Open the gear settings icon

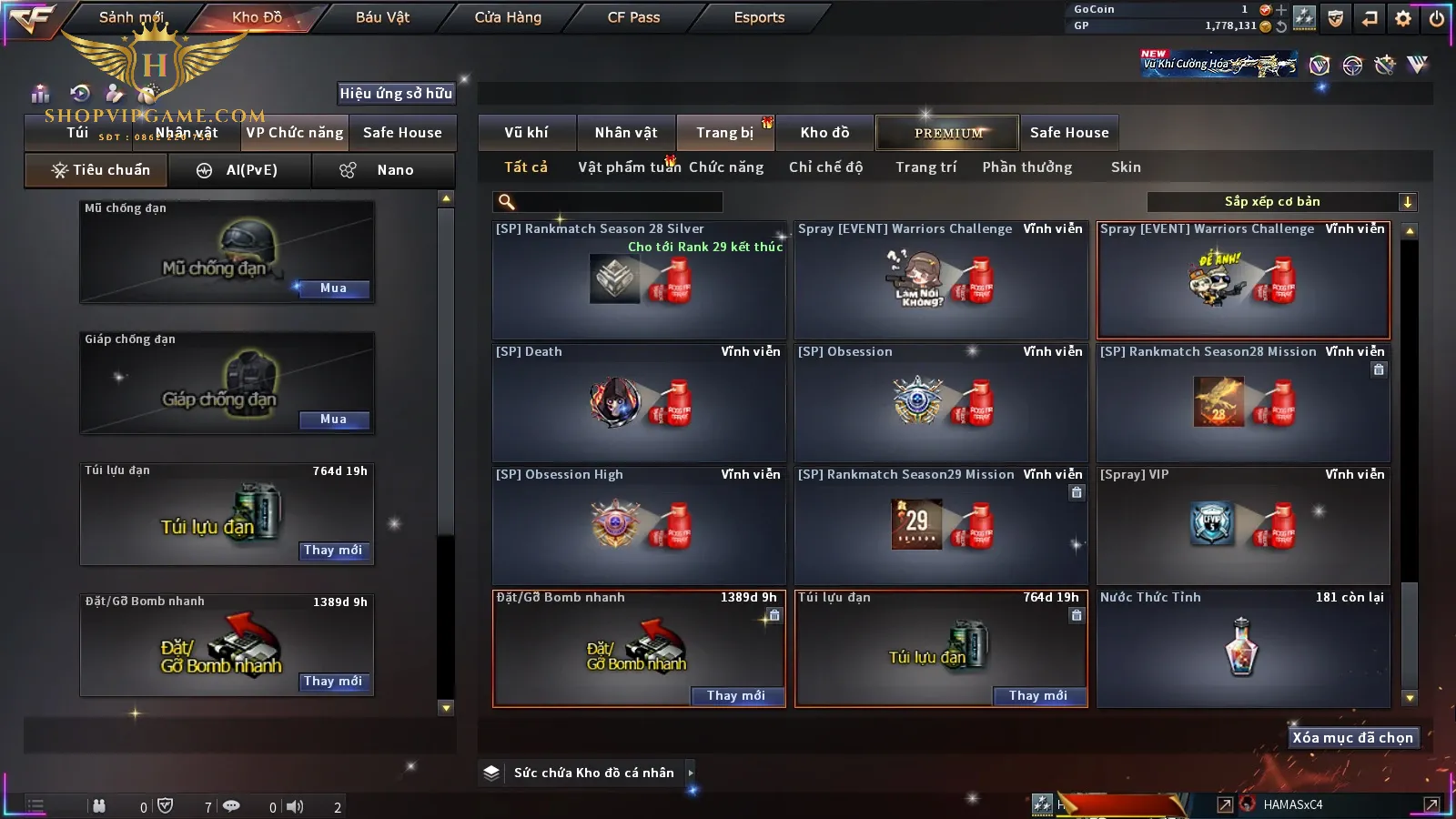[x=1403, y=17]
